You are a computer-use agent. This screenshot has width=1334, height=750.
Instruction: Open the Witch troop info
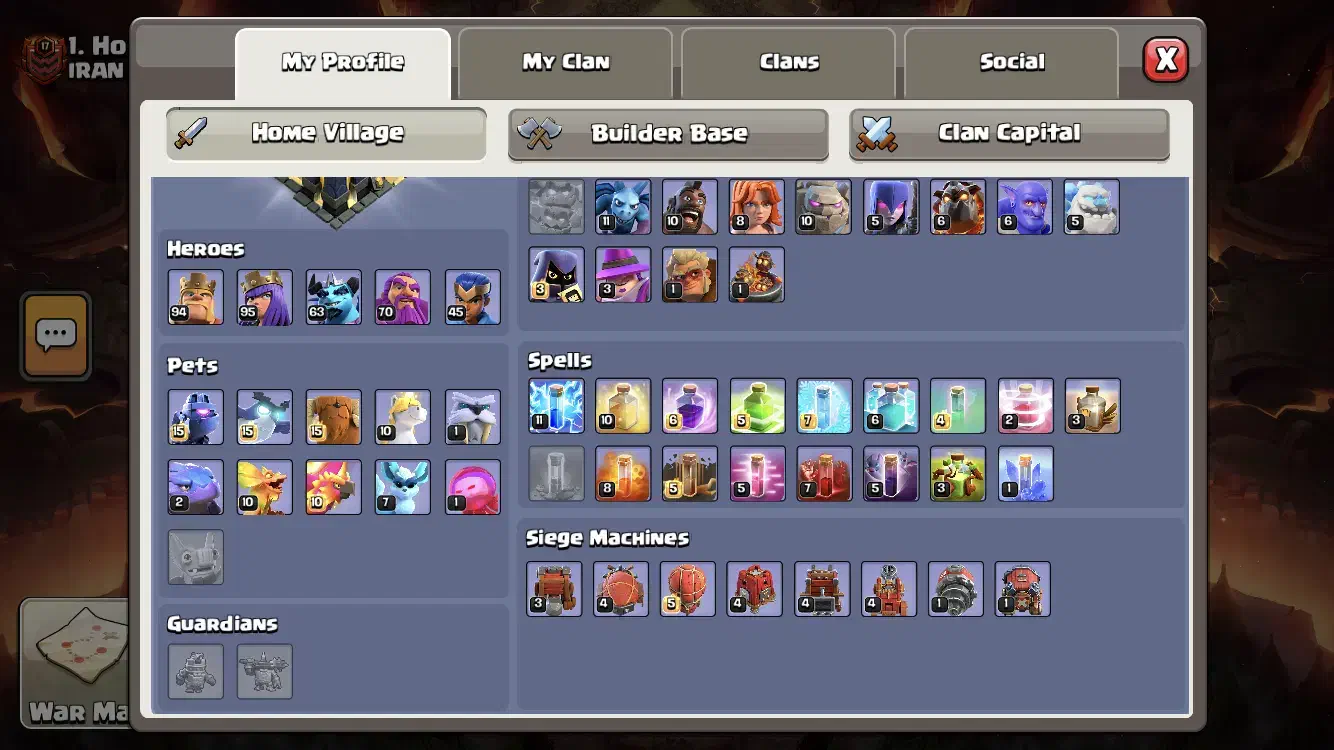890,207
